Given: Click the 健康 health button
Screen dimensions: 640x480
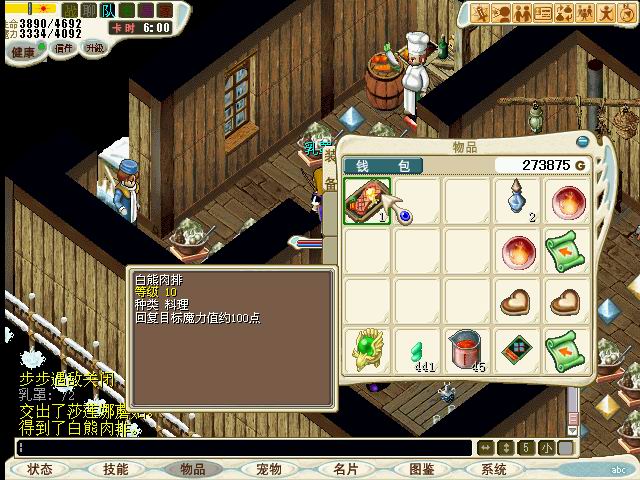Looking at the screenshot, I should [24, 48].
